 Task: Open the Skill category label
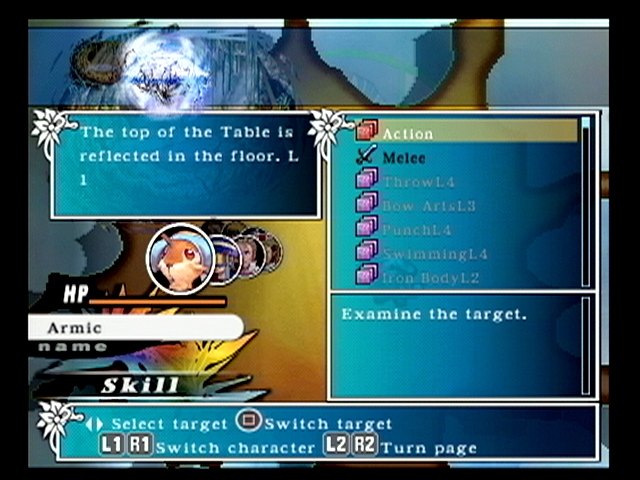(140, 385)
